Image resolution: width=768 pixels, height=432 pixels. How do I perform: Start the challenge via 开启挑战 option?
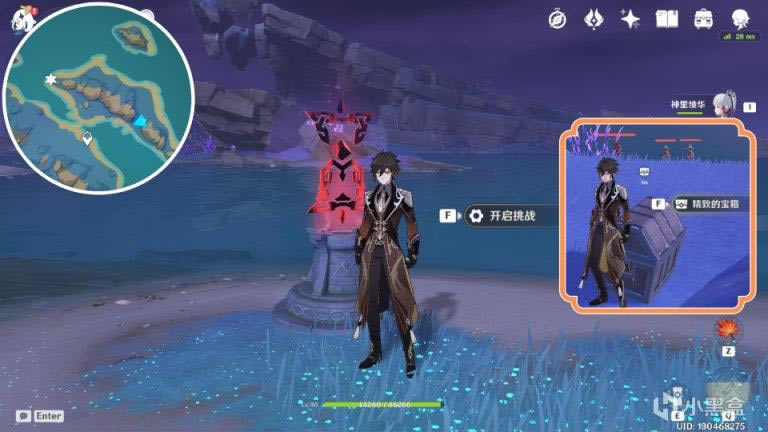(504, 215)
